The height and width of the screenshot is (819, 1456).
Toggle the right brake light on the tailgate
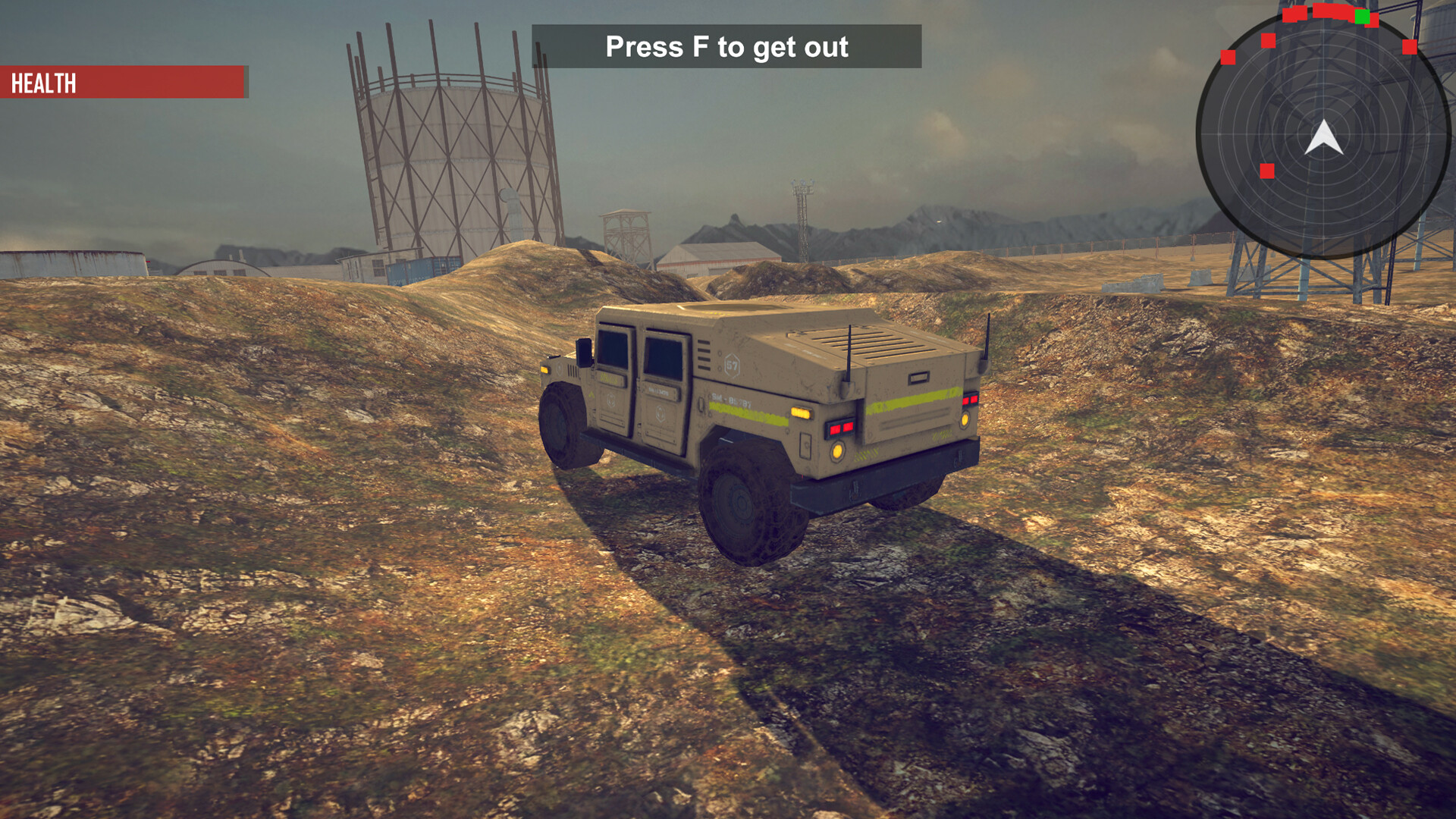click(971, 401)
